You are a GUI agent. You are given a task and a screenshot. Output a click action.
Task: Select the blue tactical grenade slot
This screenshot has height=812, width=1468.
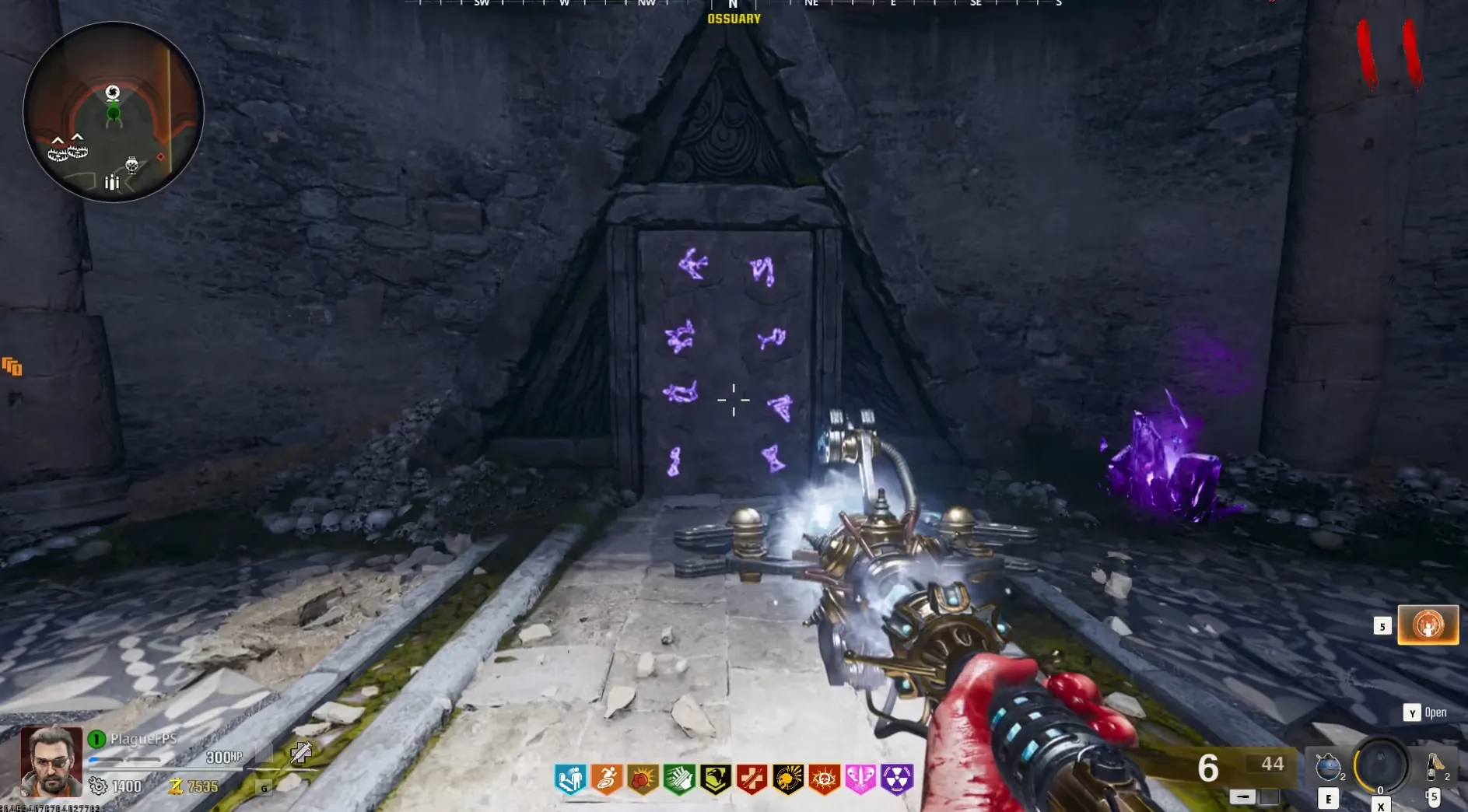tap(1328, 767)
